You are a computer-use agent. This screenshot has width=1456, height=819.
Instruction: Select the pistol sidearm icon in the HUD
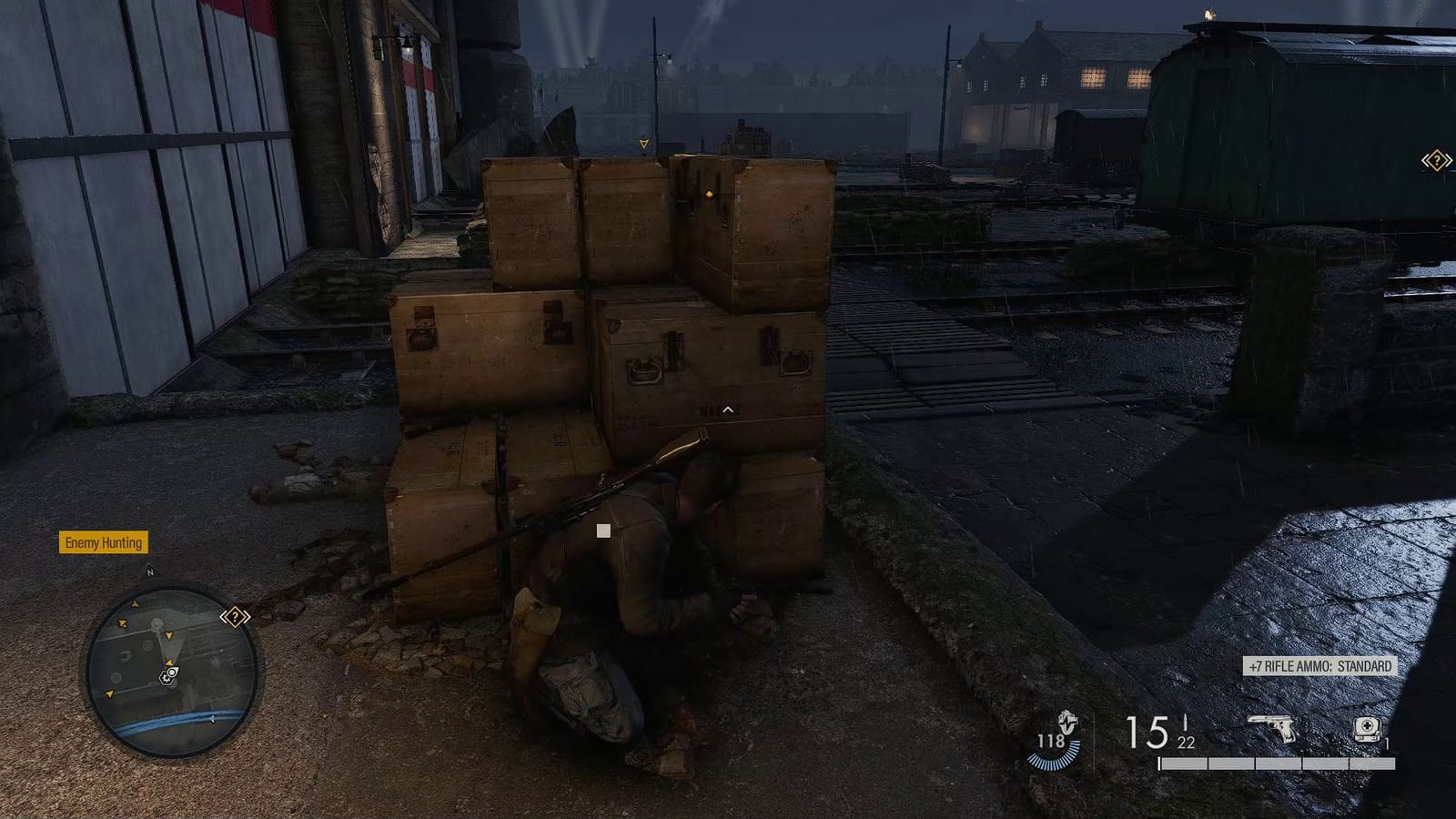click(1270, 728)
